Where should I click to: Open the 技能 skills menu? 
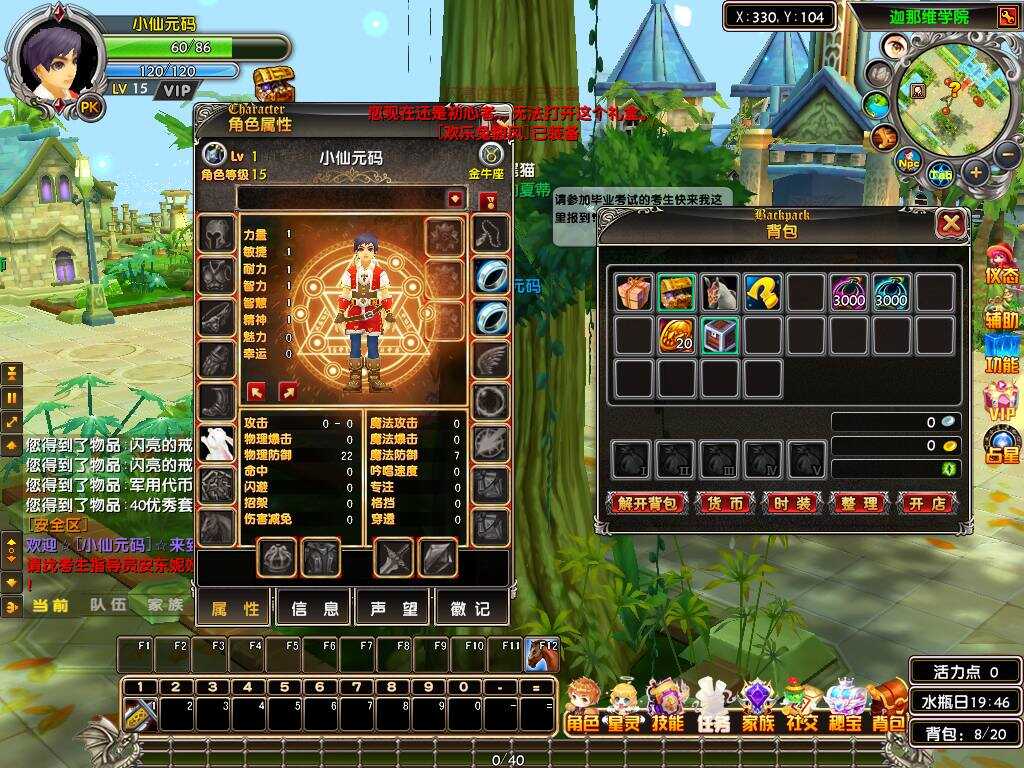tap(667, 705)
